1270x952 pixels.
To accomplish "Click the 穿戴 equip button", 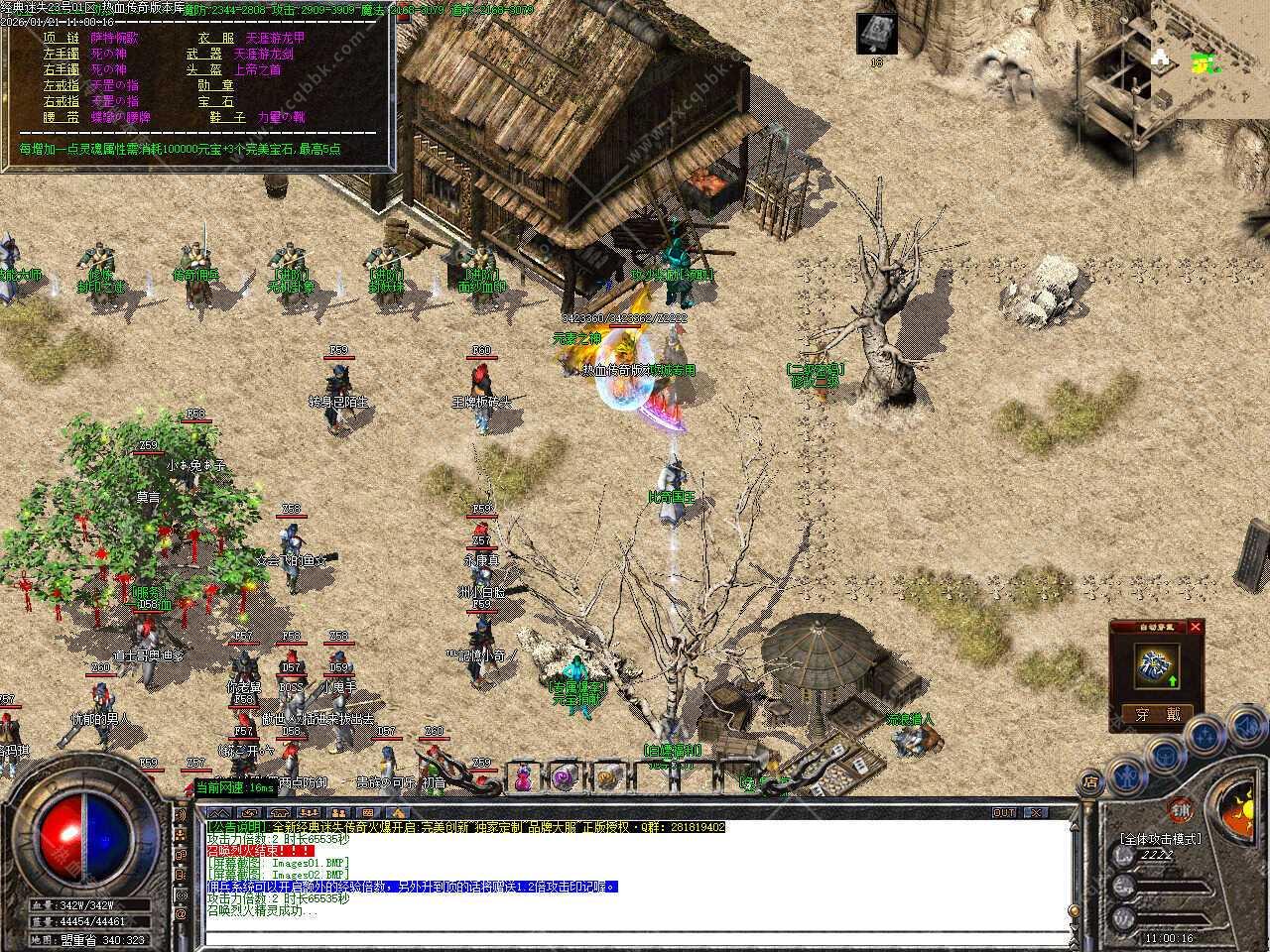I will [1156, 713].
